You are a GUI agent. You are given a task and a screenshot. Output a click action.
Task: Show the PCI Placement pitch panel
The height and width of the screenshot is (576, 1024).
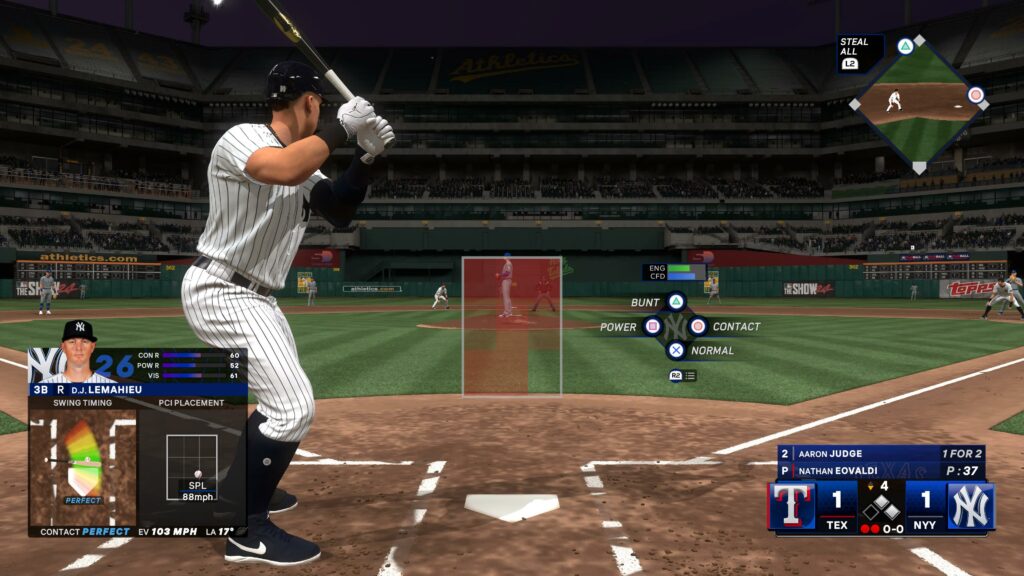(x=191, y=467)
